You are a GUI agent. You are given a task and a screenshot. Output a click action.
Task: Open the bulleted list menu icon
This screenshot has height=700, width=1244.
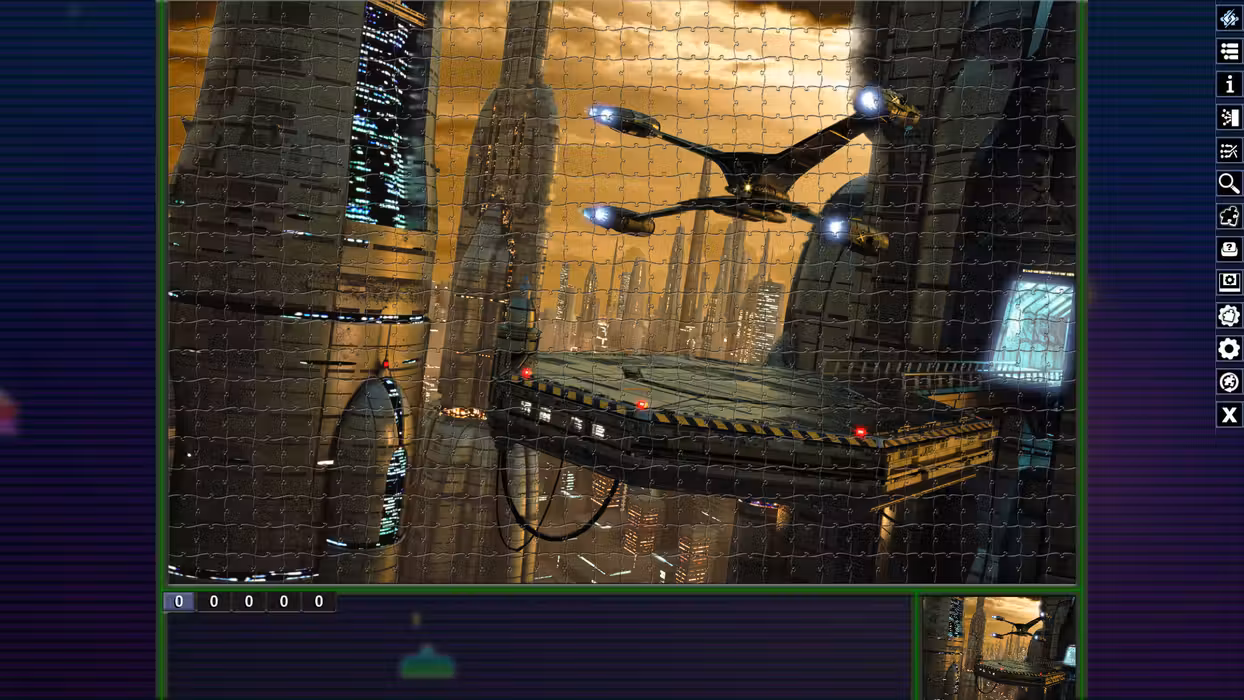click(1229, 51)
